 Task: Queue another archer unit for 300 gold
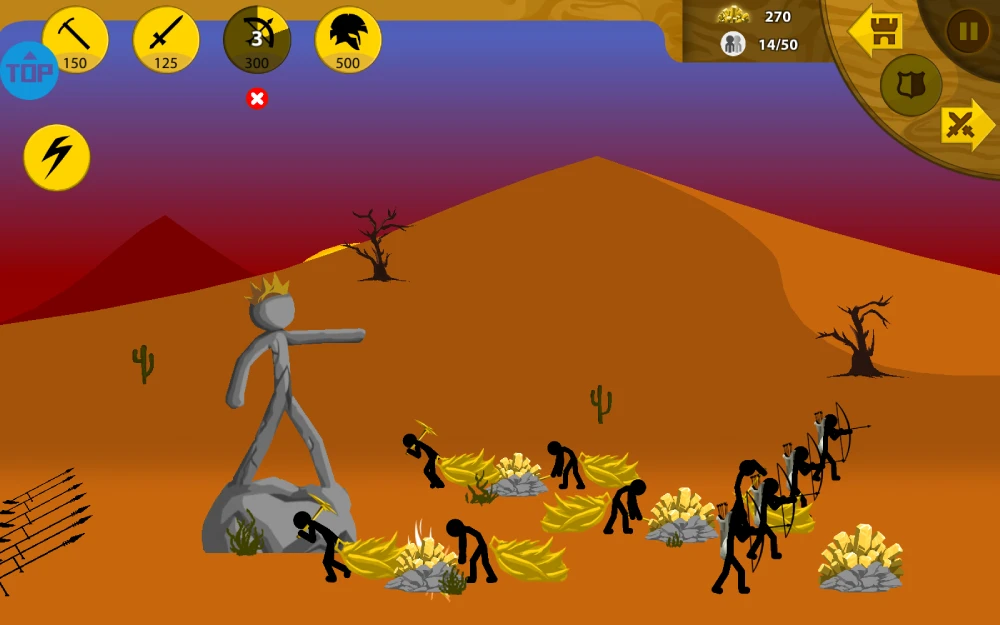[x=257, y=40]
